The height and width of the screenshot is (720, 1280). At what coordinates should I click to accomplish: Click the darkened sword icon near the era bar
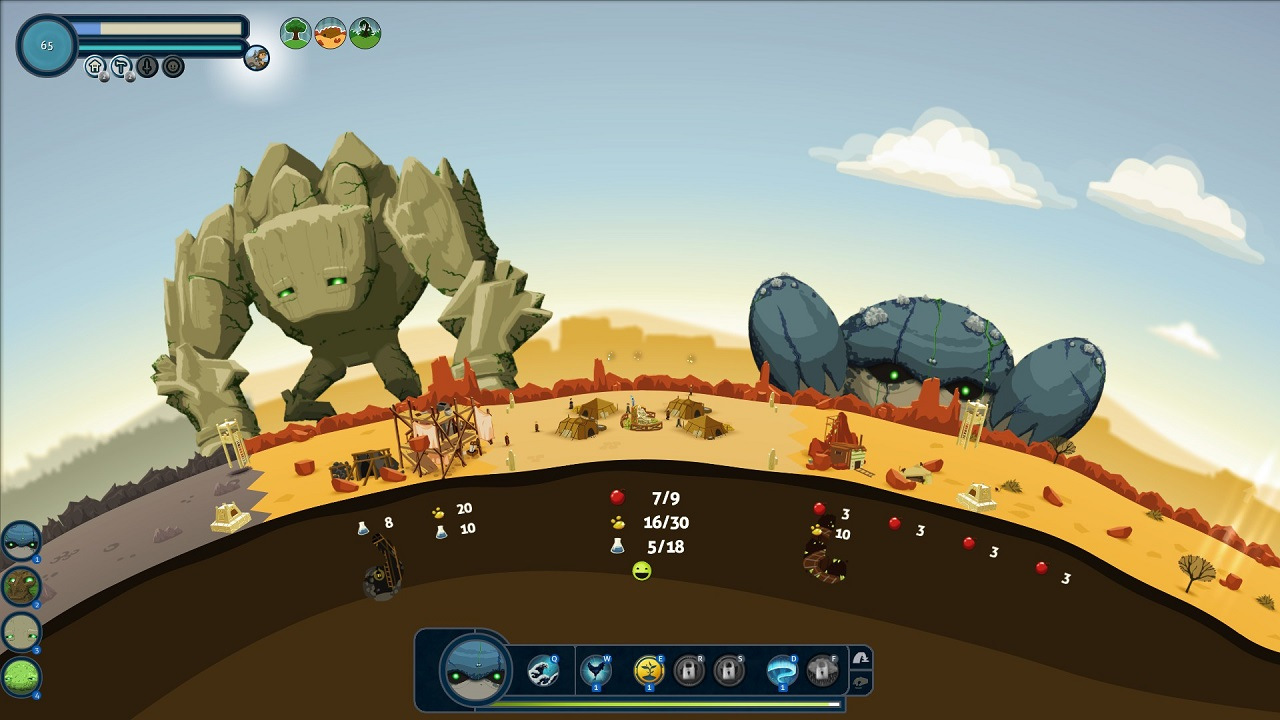coord(148,66)
